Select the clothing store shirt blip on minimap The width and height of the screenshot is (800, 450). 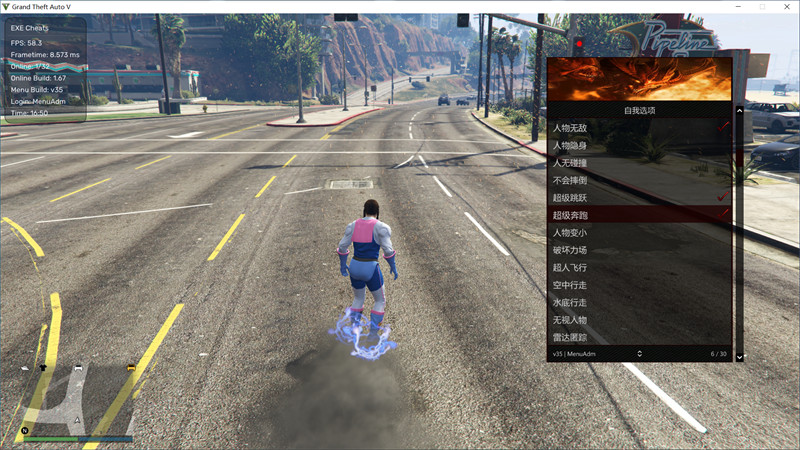(x=43, y=368)
